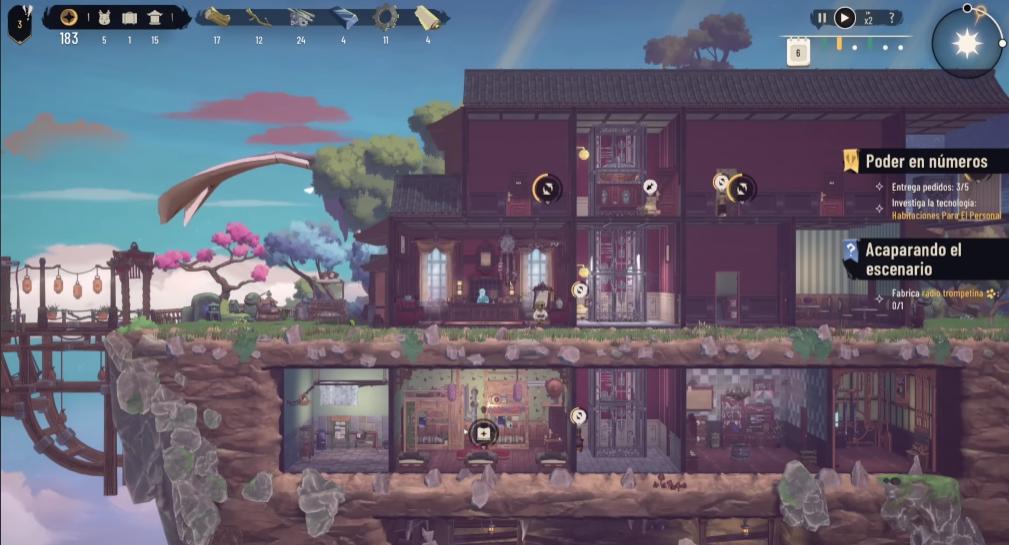Select the gold coin currency icon
This screenshot has width=1009, height=545.
point(69,17)
